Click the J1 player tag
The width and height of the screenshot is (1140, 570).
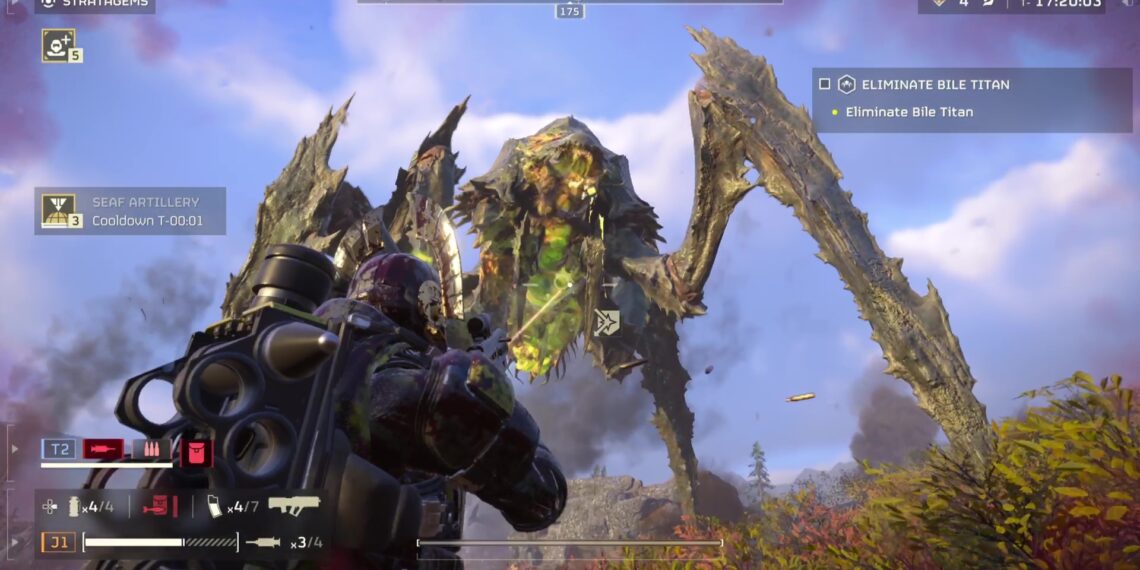pos(58,543)
